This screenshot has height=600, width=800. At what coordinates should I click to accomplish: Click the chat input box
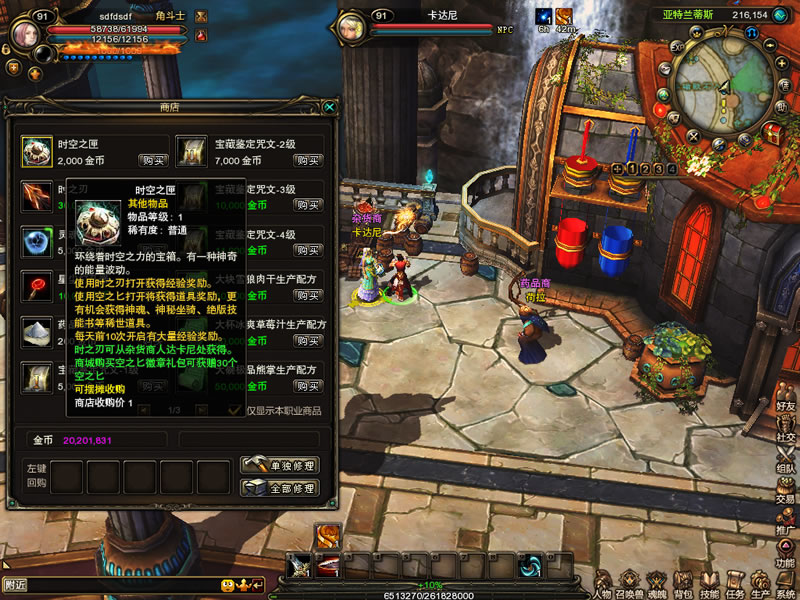pos(110,584)
